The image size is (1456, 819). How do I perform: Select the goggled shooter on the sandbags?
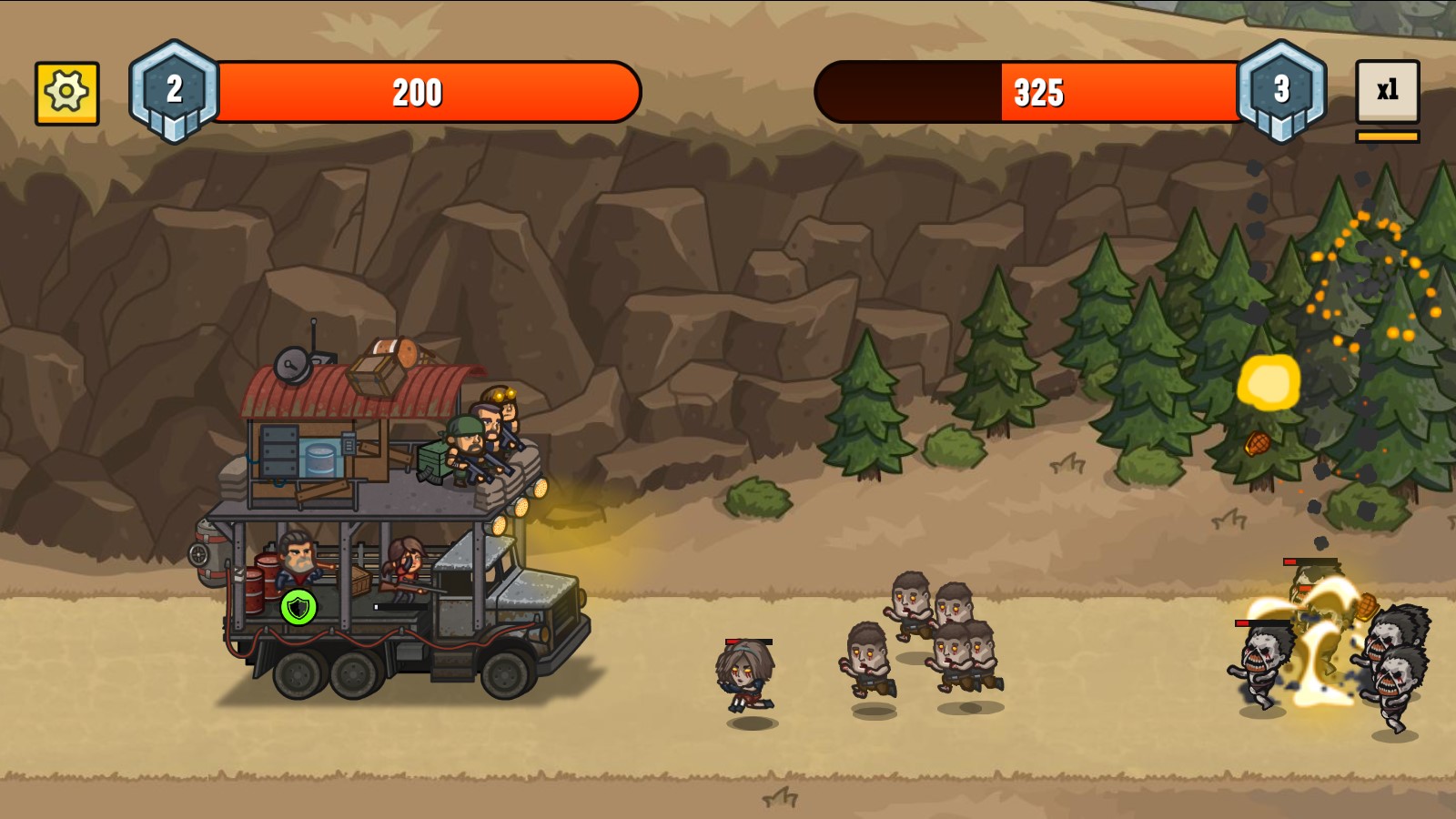point(508,408)
